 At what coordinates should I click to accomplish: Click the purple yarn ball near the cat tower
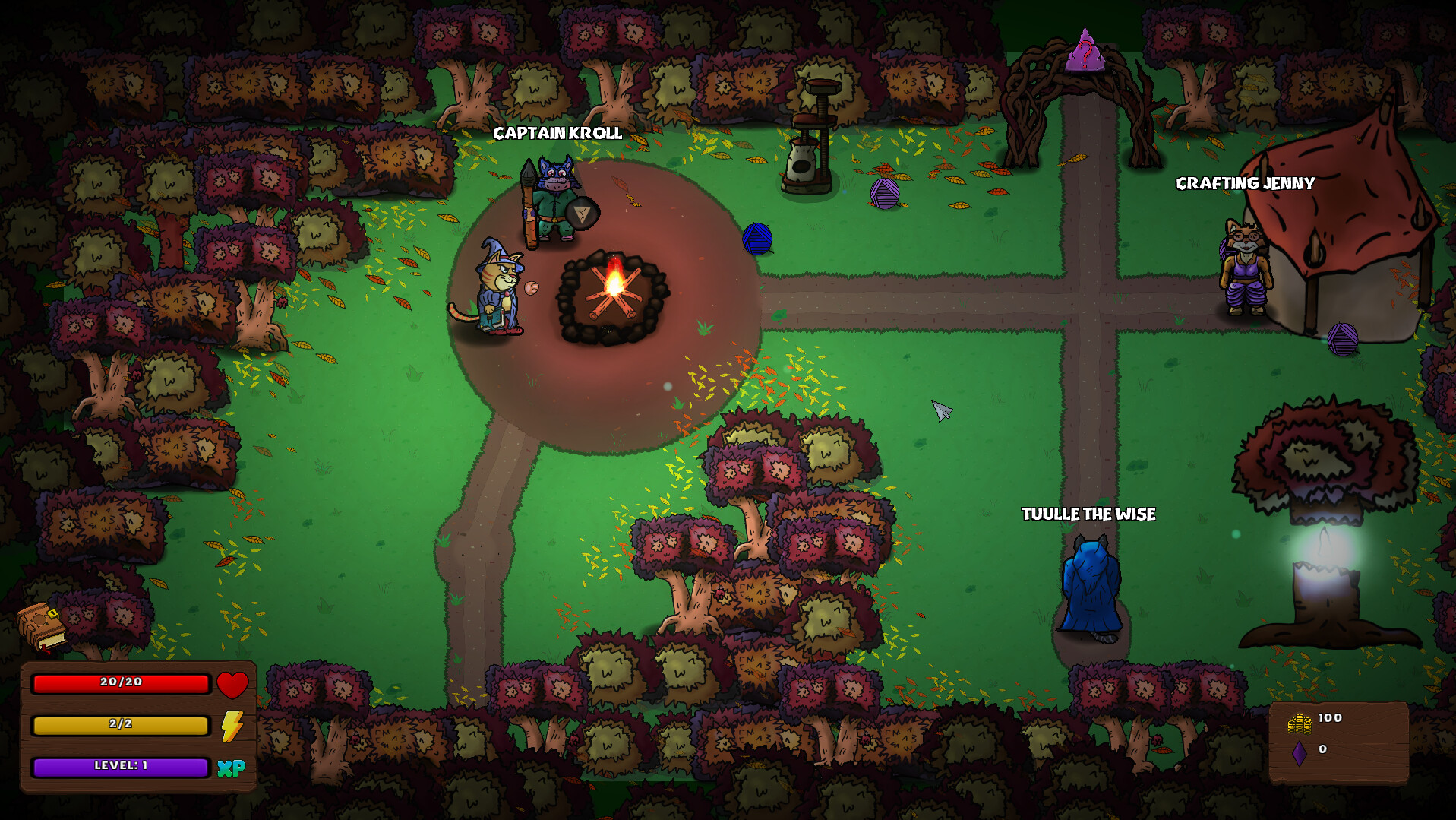tap(884, 195)
